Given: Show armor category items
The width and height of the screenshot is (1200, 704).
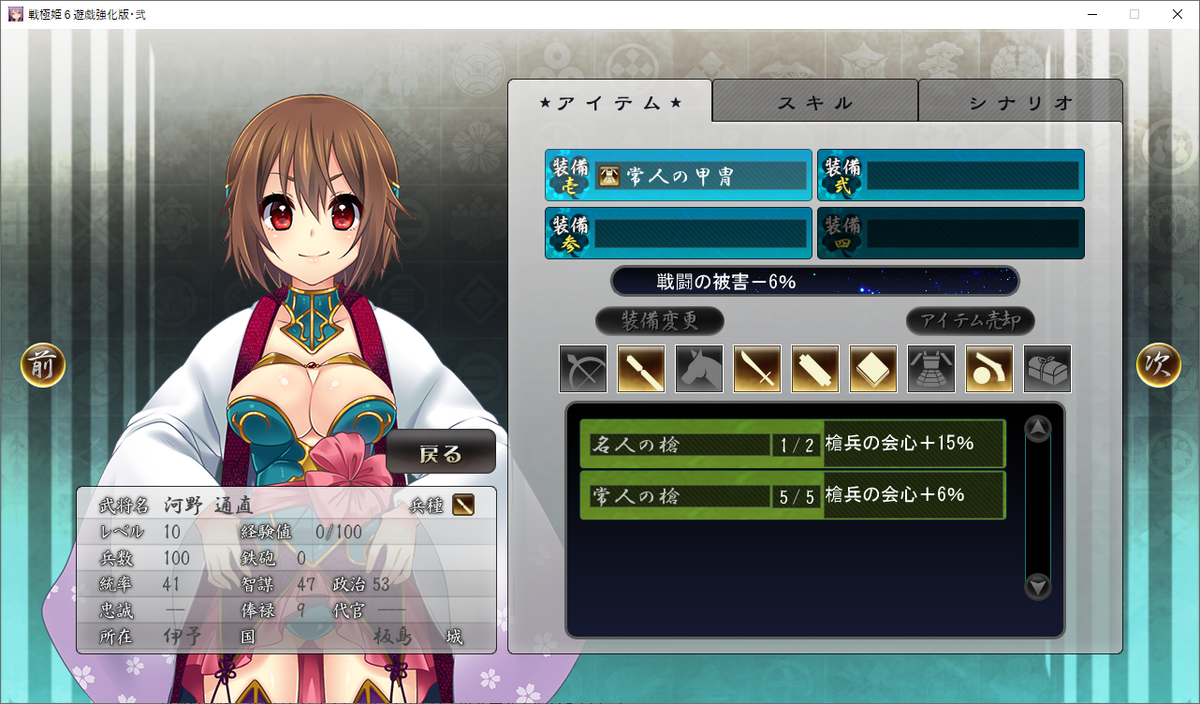Looking at the screenshot, I should (x=931, y=369).
